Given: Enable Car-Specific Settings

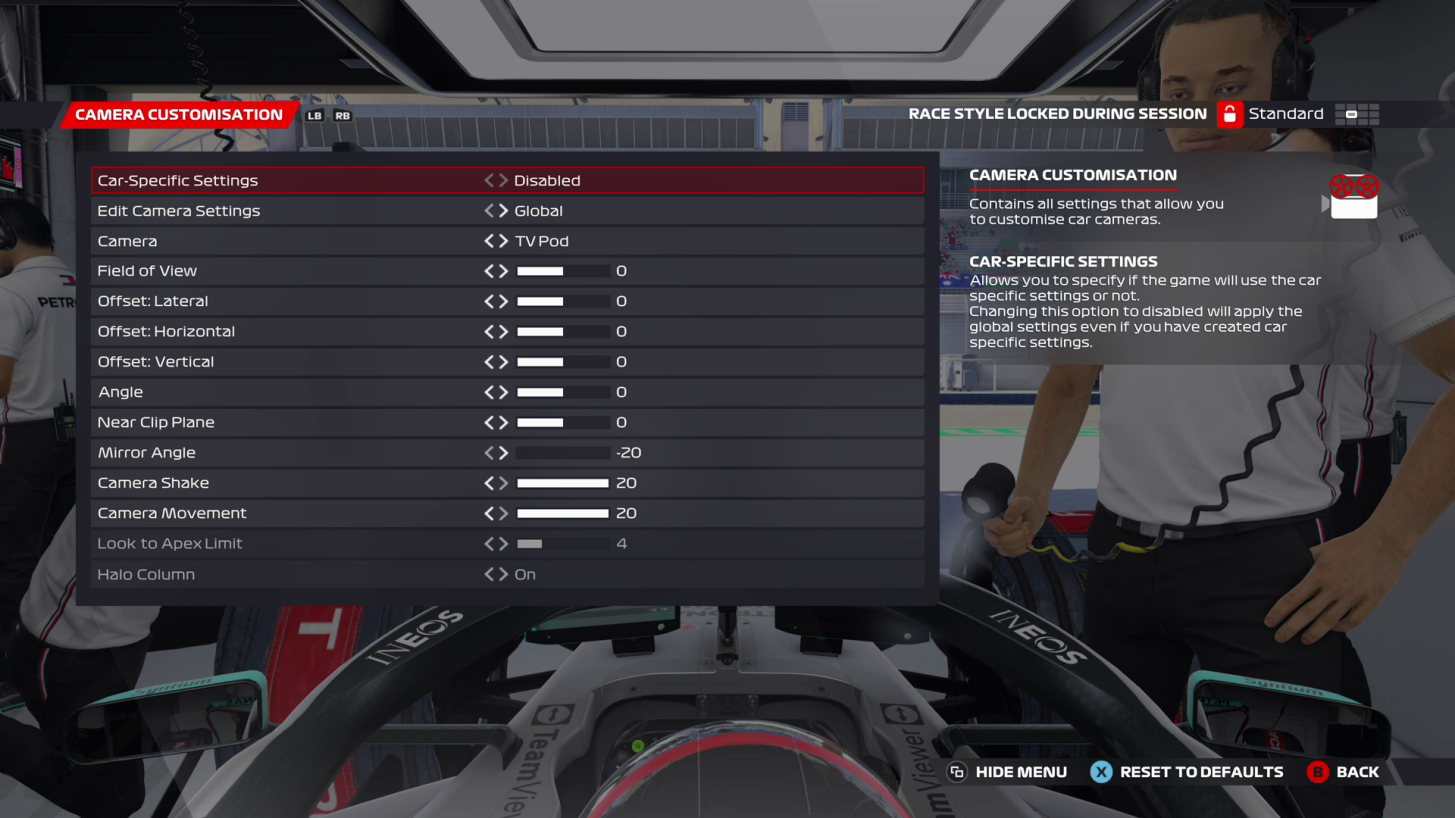Looking at the screenshot, I should [x=503, y=180].
